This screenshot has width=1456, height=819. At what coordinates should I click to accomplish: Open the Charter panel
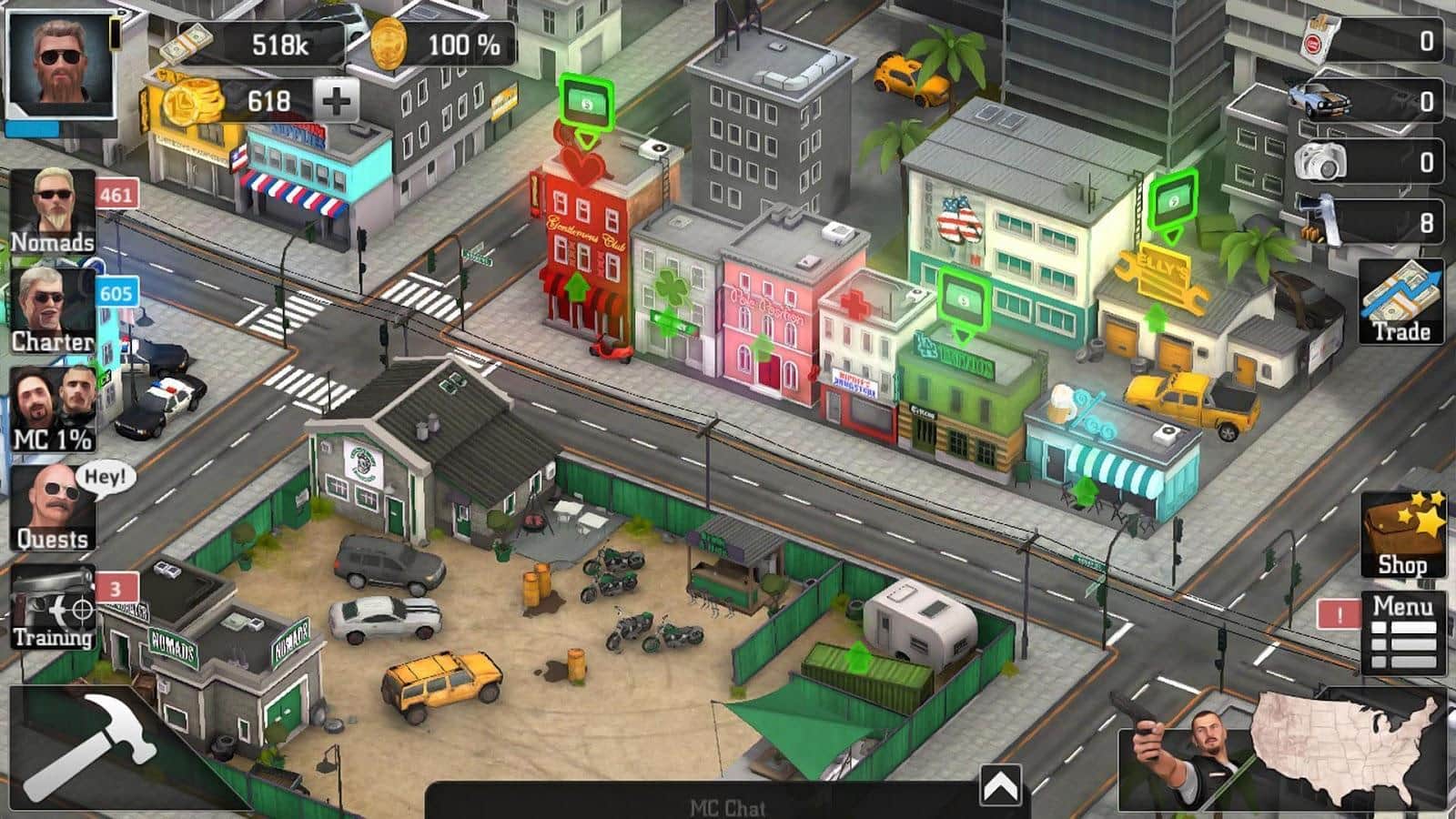coord(53,311)
